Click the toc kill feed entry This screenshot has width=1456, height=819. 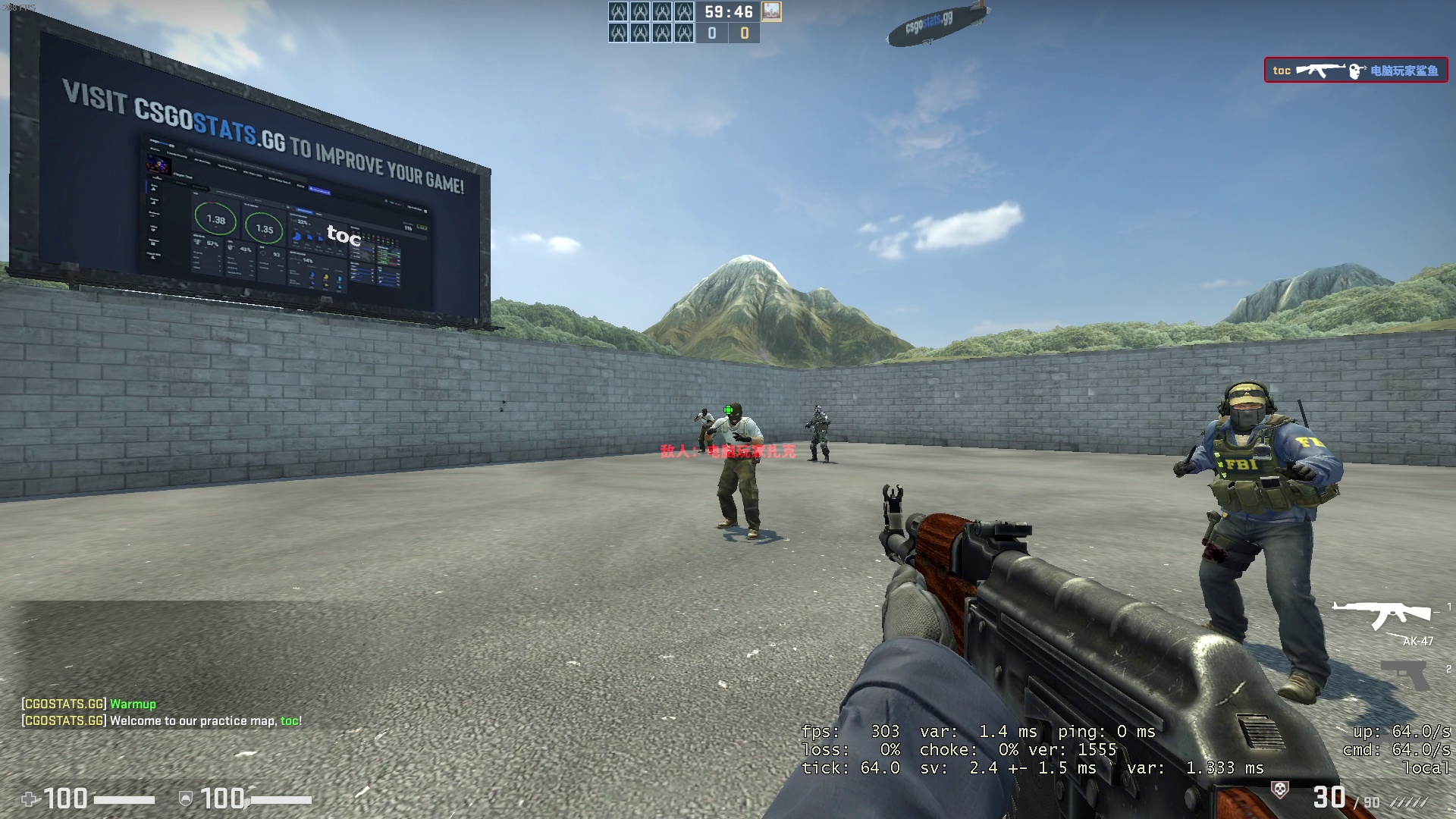(x=1355, y=71)
